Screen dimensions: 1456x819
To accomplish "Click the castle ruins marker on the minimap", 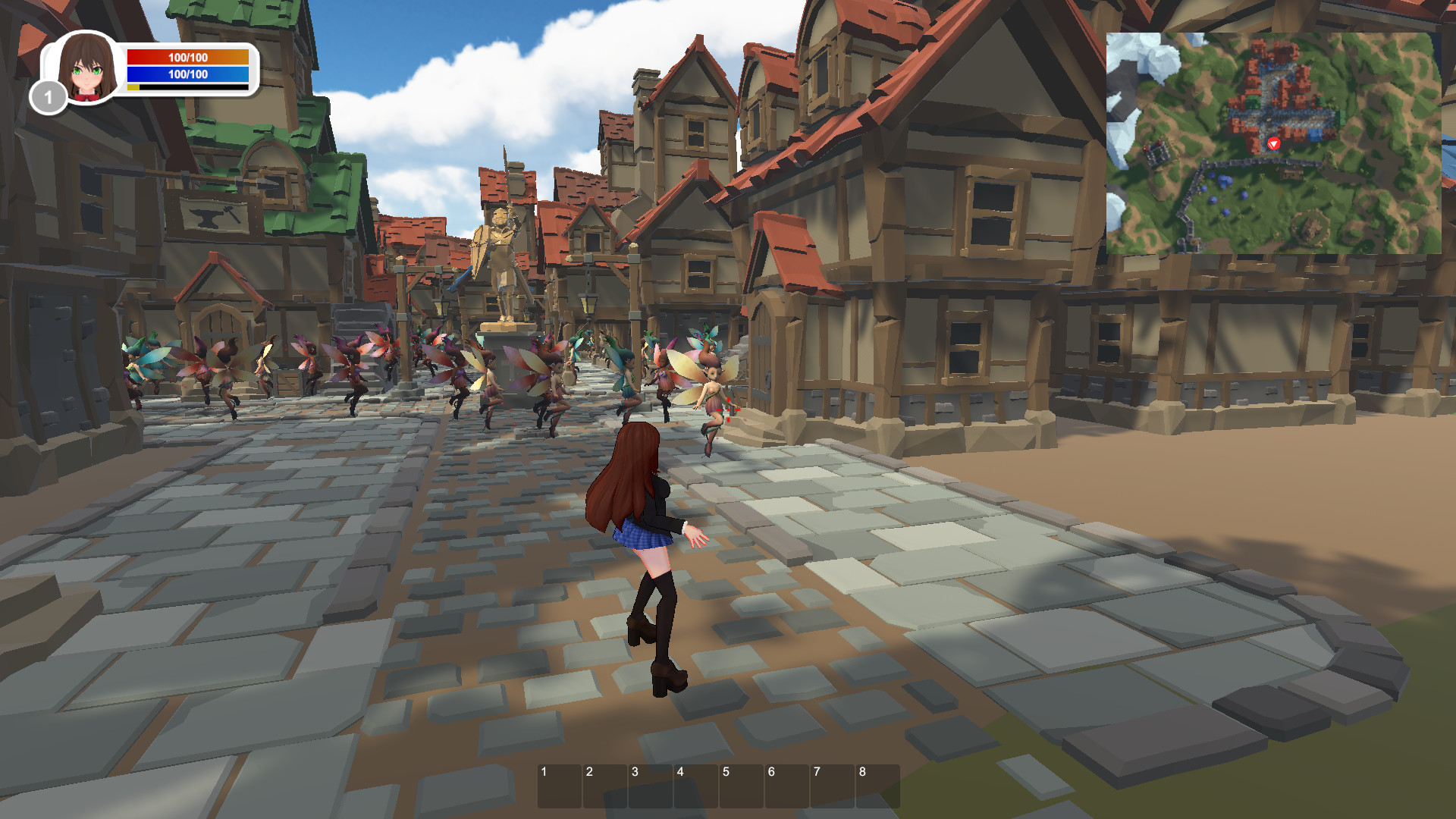I will coord(1158,152).
